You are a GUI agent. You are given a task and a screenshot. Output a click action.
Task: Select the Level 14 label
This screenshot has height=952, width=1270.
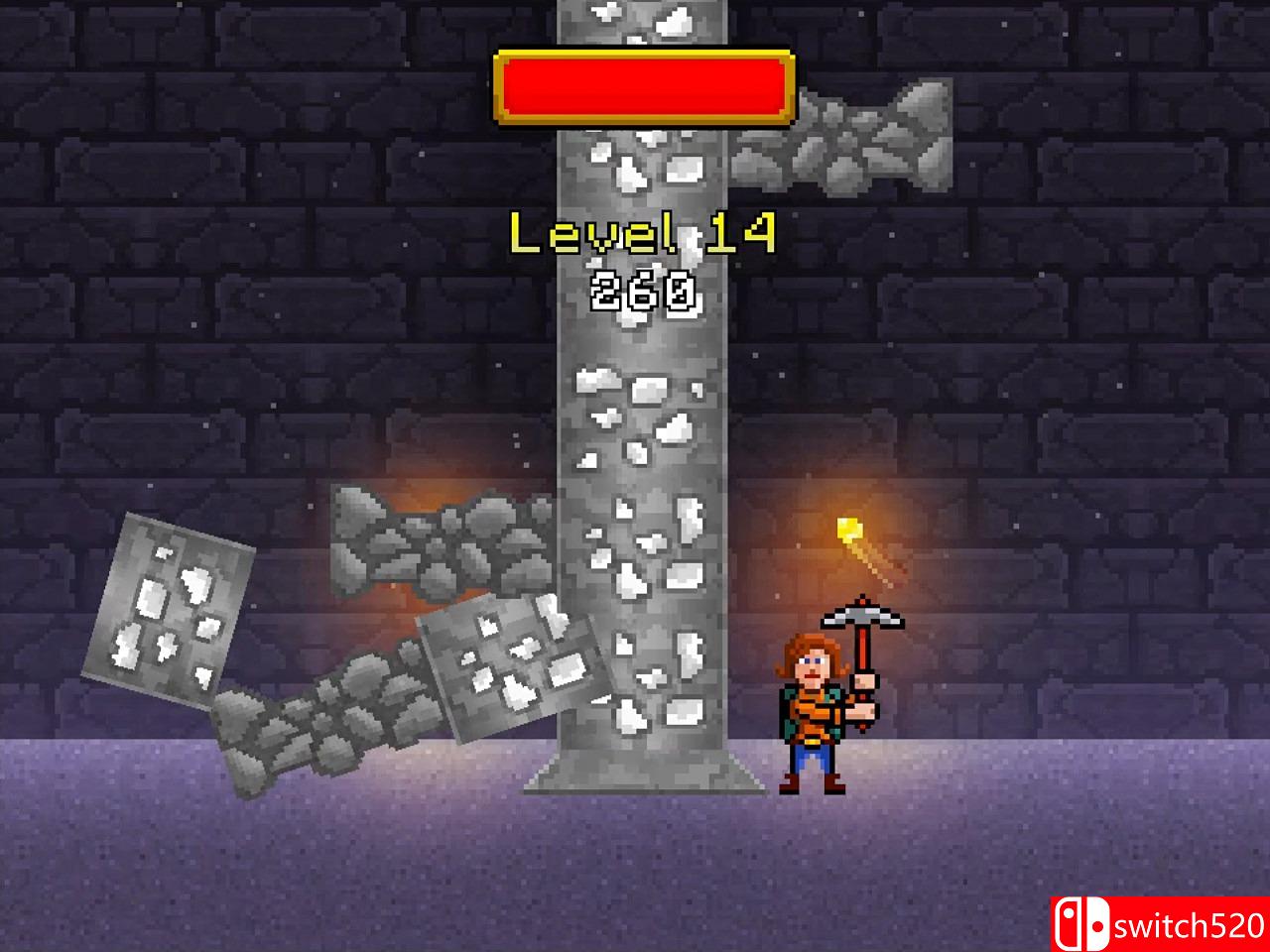tap(643, 230)
